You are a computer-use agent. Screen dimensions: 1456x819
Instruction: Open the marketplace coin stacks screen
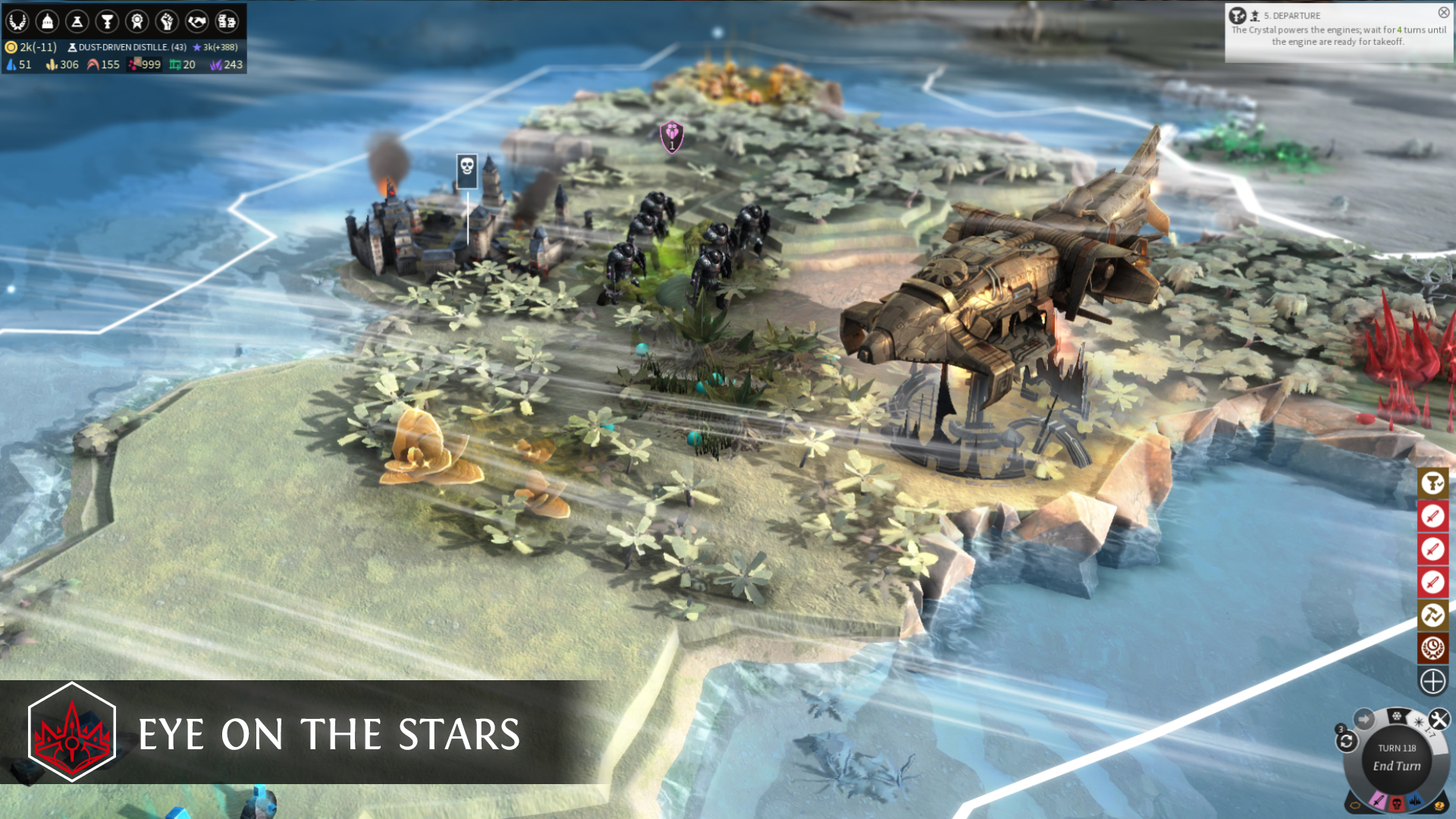pos(227,21)
